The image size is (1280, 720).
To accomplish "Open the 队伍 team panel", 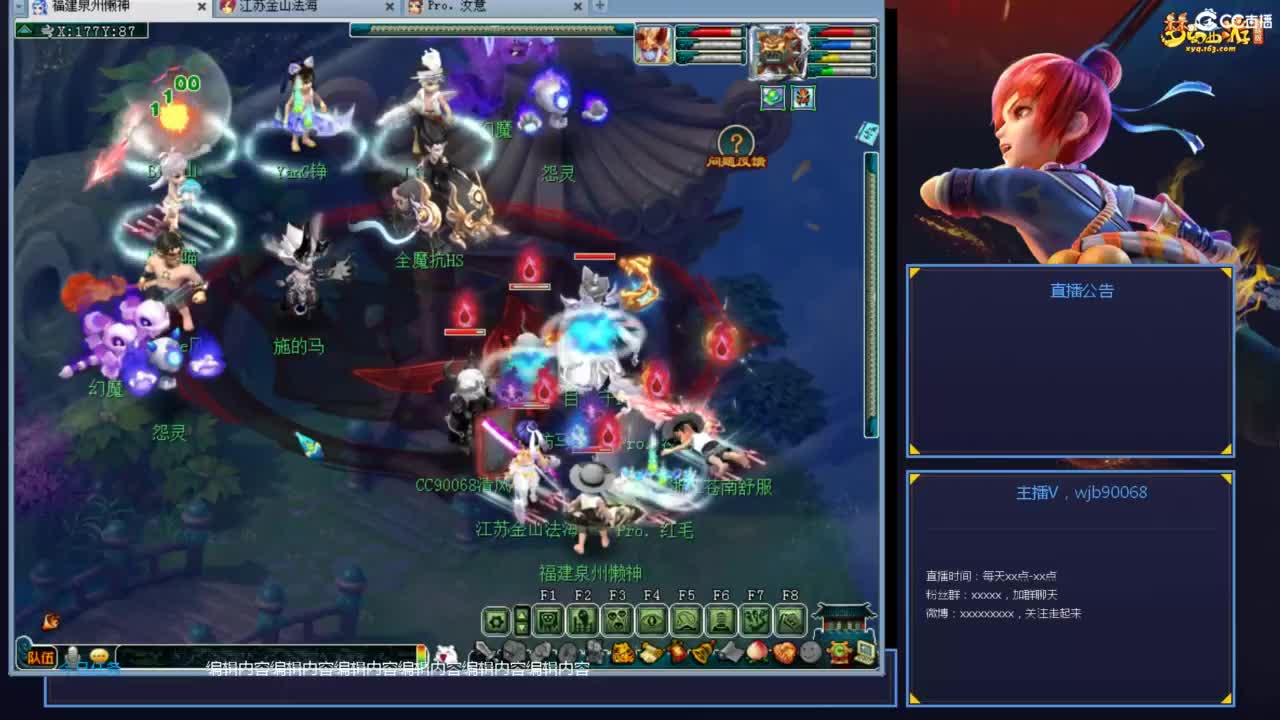I will [42, 657].
